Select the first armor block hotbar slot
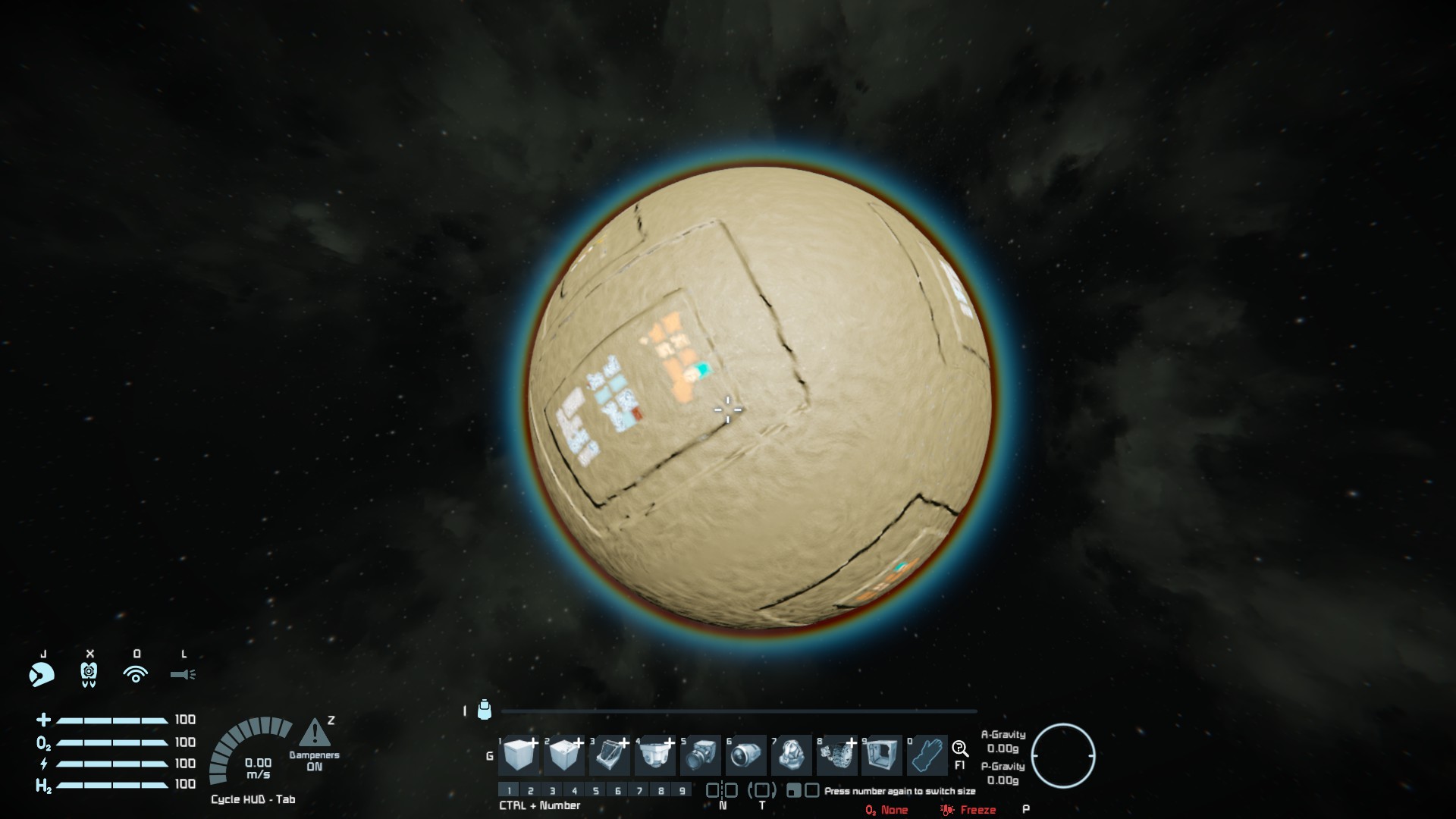Screen dimensions: 1456x819 (519, 755)
